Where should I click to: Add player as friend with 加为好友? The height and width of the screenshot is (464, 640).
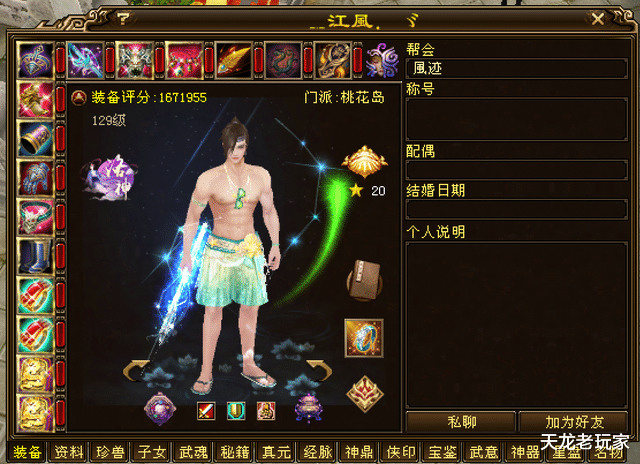pos(574,422)
